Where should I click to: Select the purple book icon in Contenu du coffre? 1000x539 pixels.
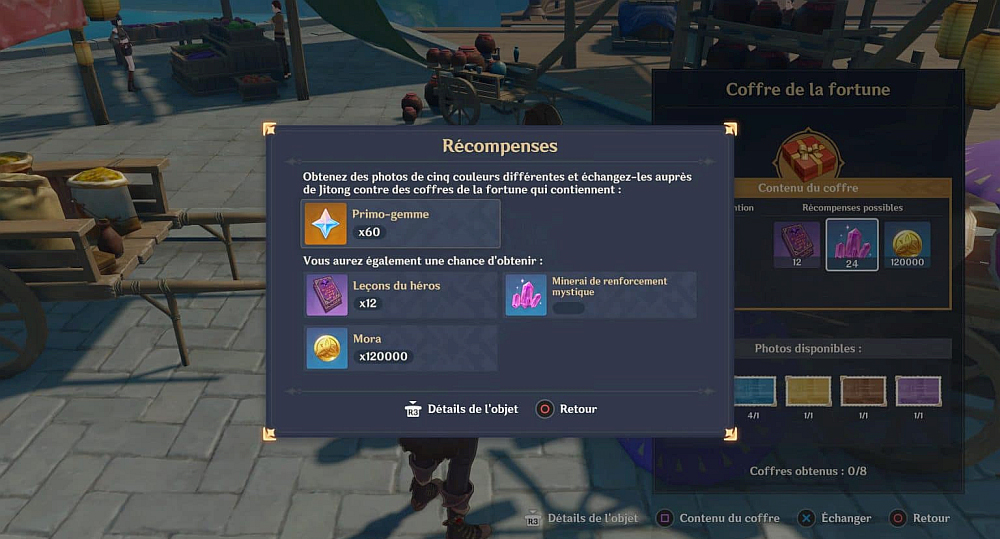click(797, 242)
